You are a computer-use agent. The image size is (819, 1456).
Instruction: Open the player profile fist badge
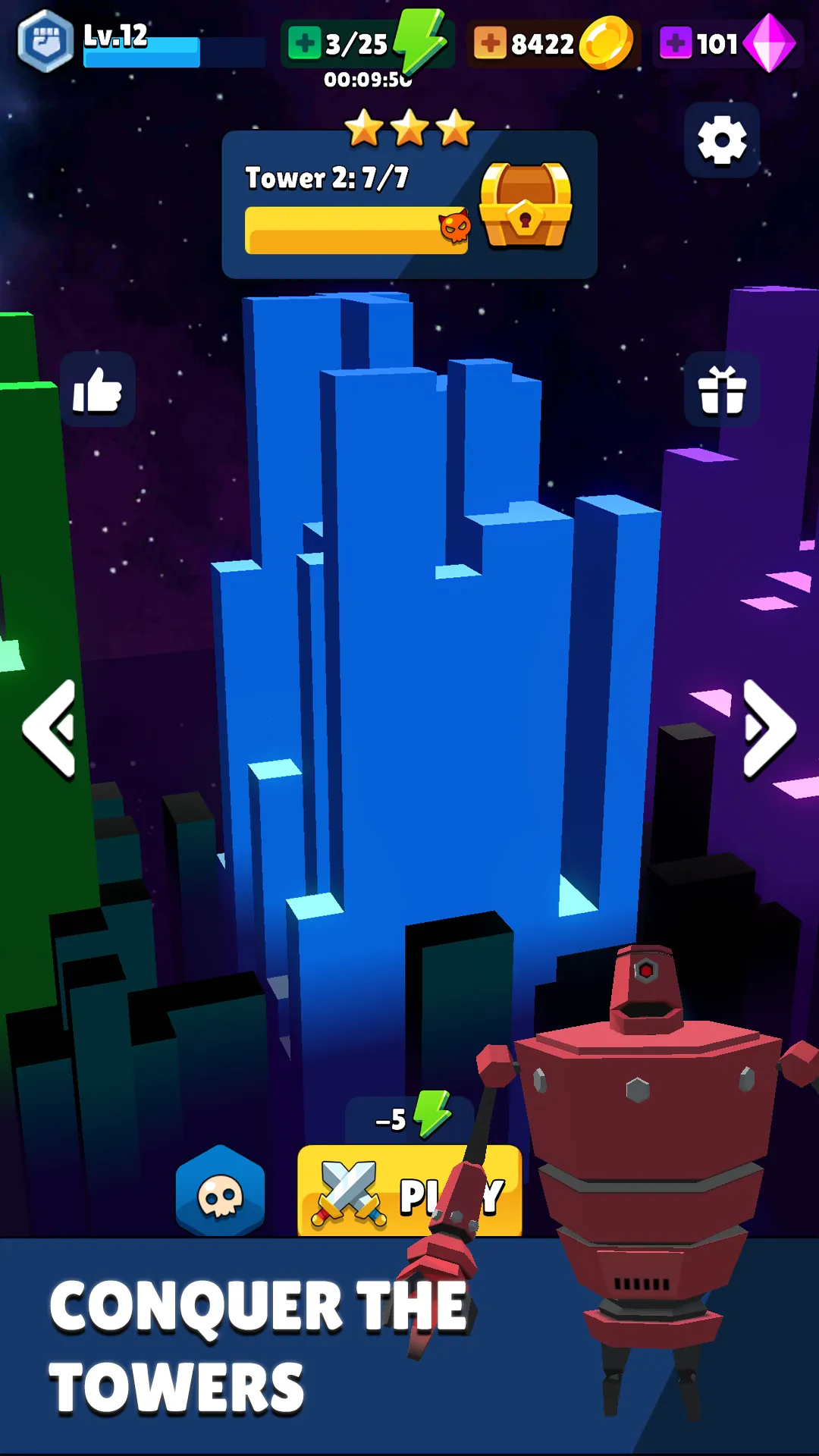click(45, 41)
